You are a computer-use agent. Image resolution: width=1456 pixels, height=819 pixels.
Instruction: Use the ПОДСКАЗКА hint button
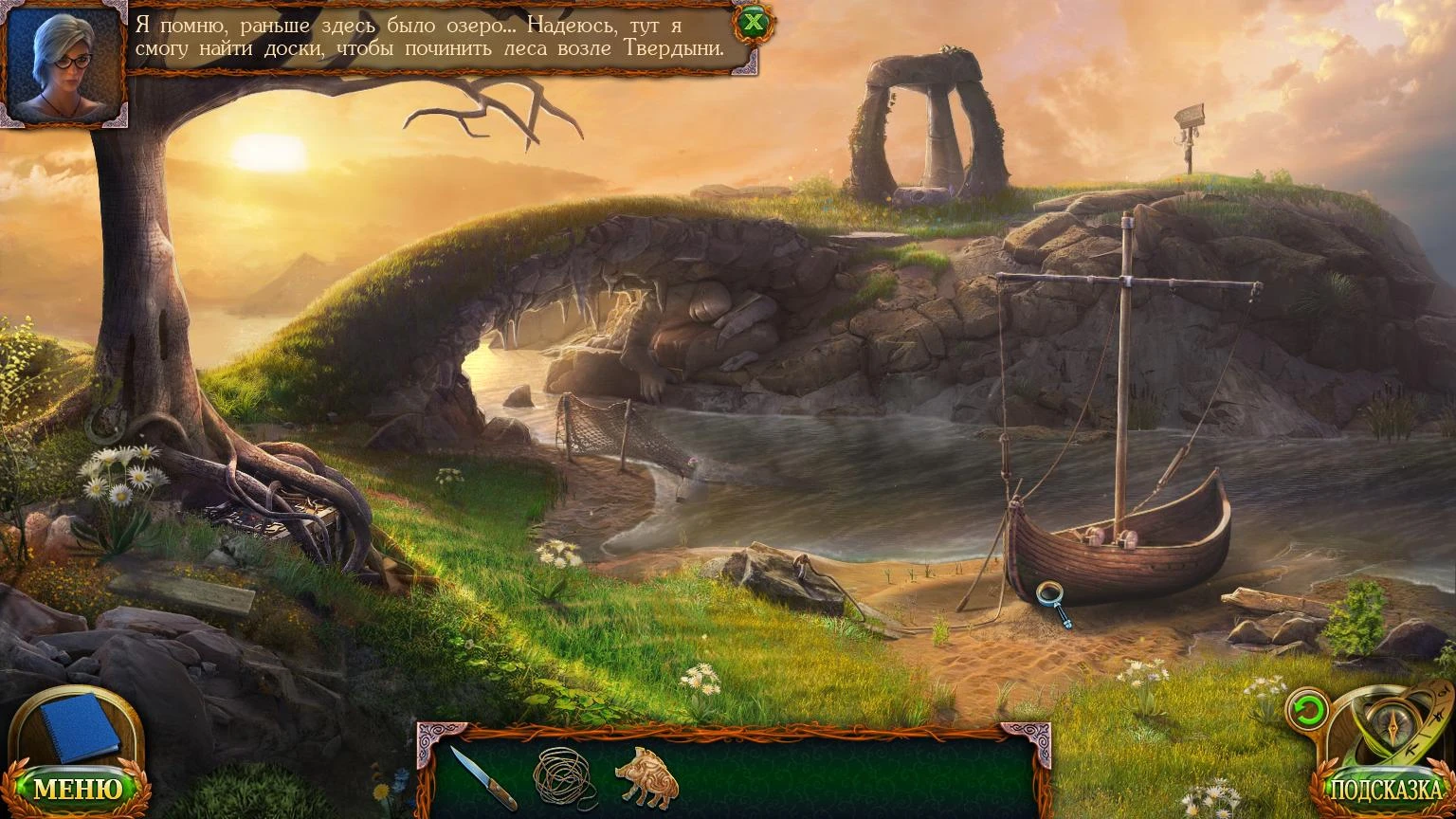coord(1385,791)
